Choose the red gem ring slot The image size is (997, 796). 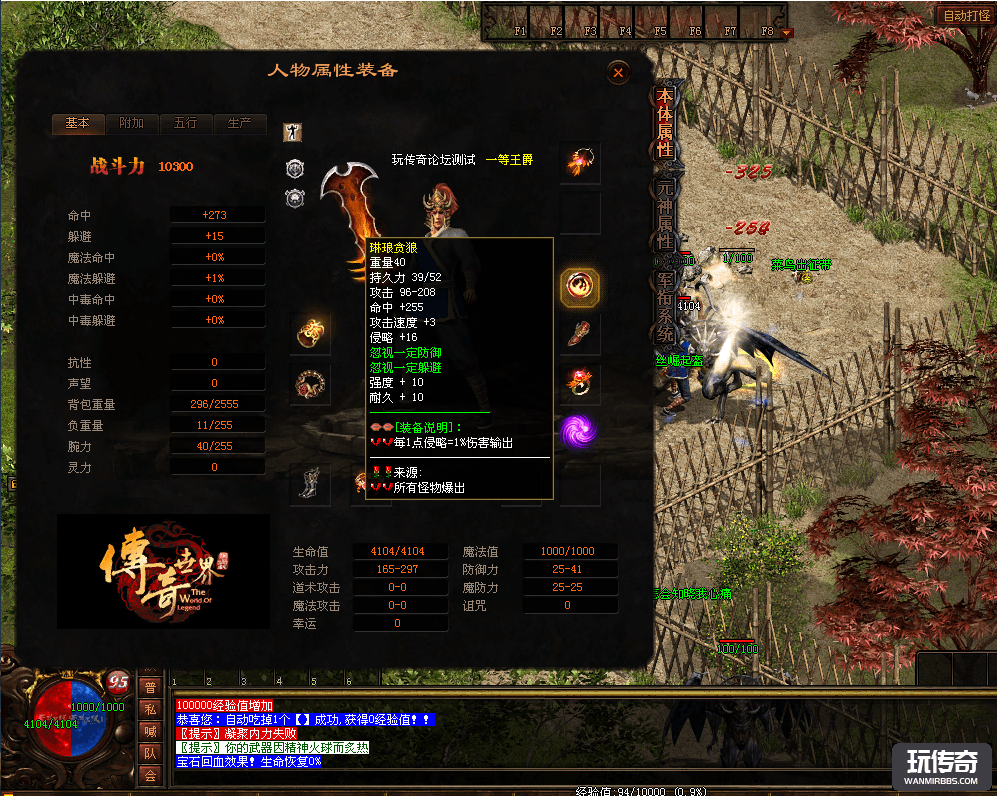(580, 380)
